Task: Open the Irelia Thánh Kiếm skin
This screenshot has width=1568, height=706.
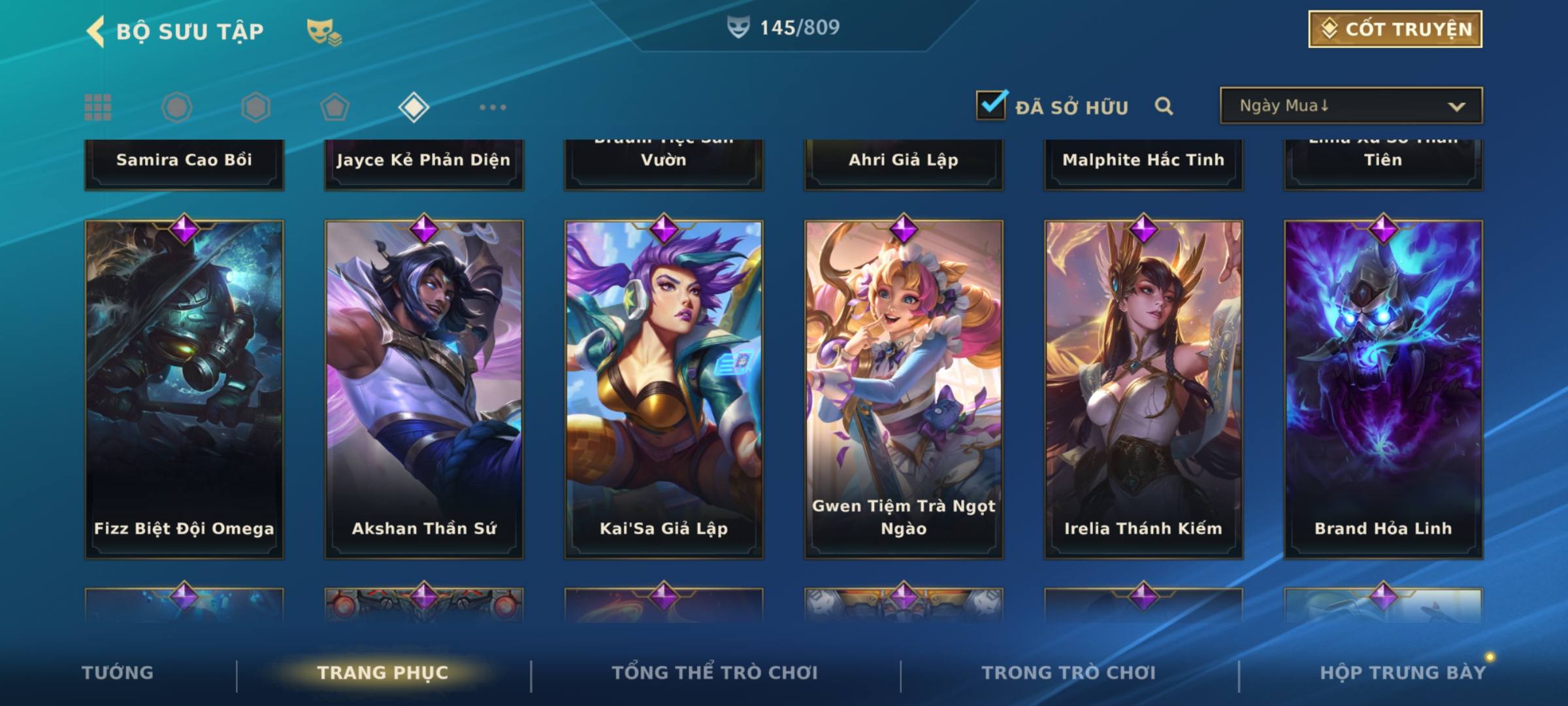Action: [1143, 389]
